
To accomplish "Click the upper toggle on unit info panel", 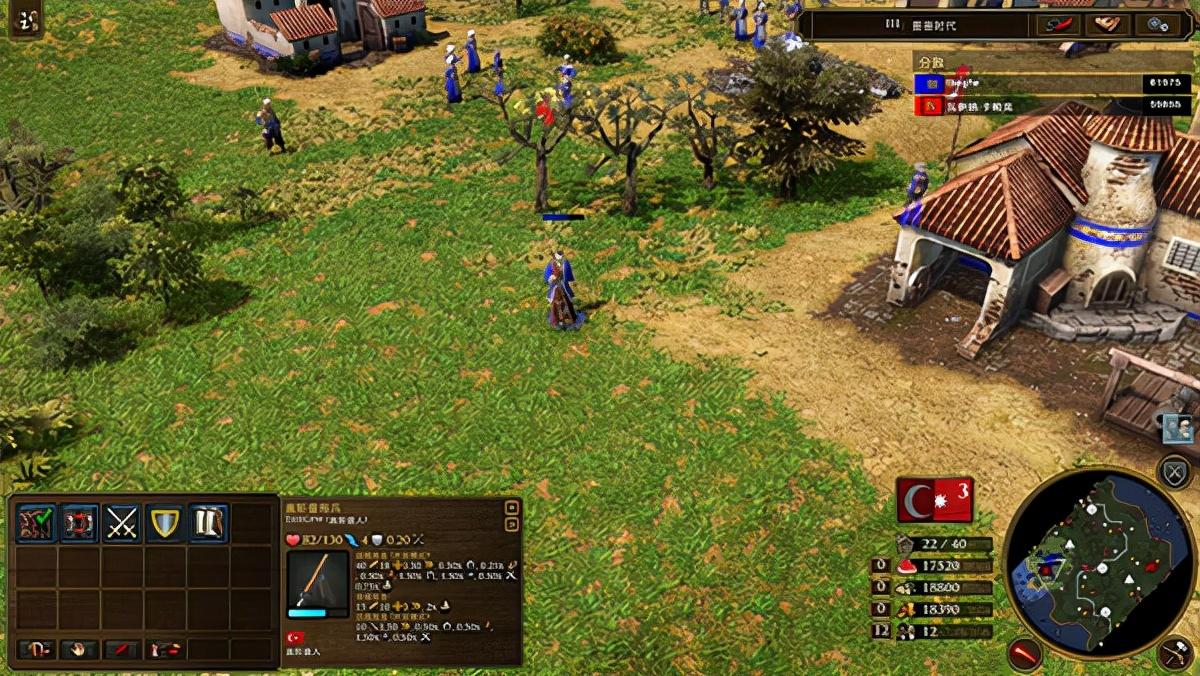I will pyautogui.click(x=512, y=507).
